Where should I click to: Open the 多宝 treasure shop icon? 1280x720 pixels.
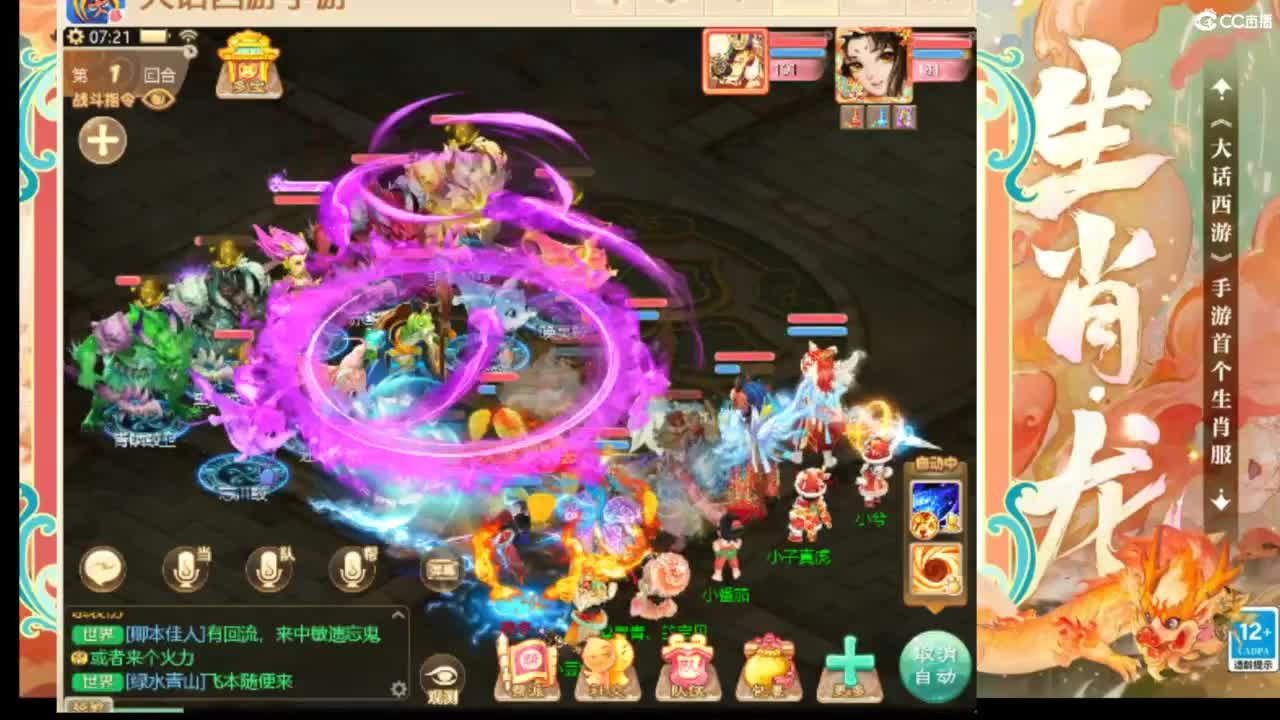tap(247, 66)
